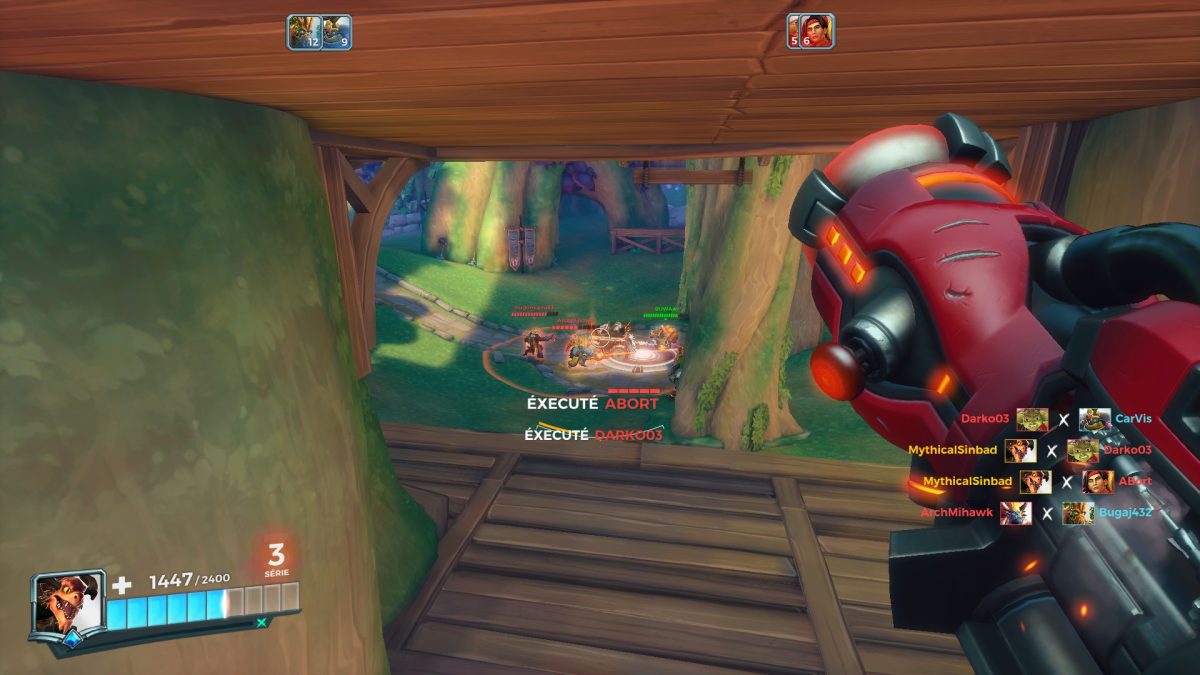Select the blue team portrait showing 9

coord(336,32)
